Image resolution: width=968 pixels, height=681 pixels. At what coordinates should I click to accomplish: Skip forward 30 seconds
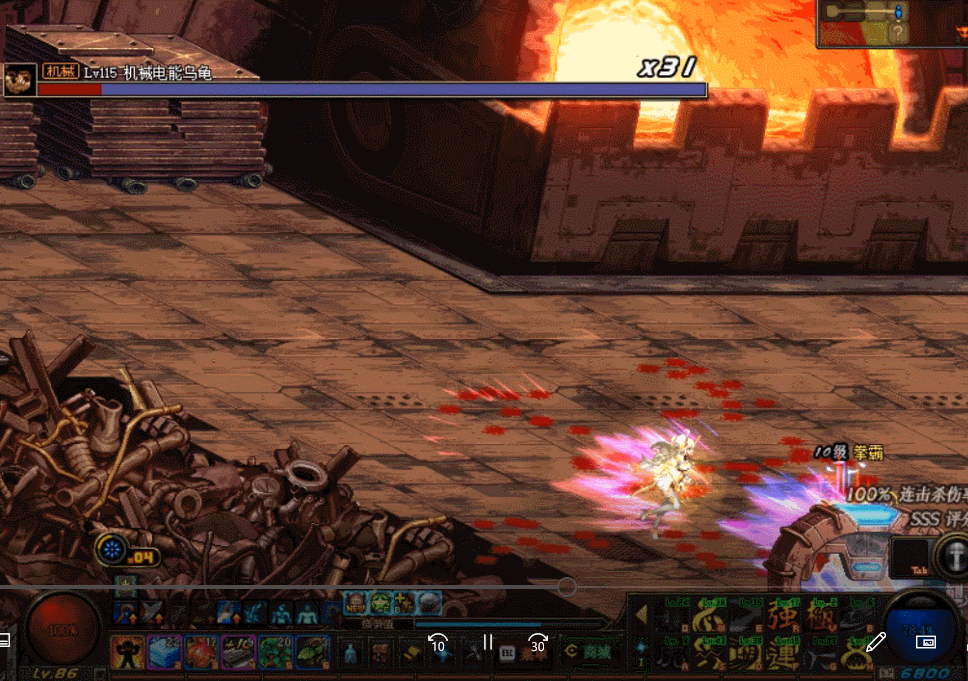[538, 642]
